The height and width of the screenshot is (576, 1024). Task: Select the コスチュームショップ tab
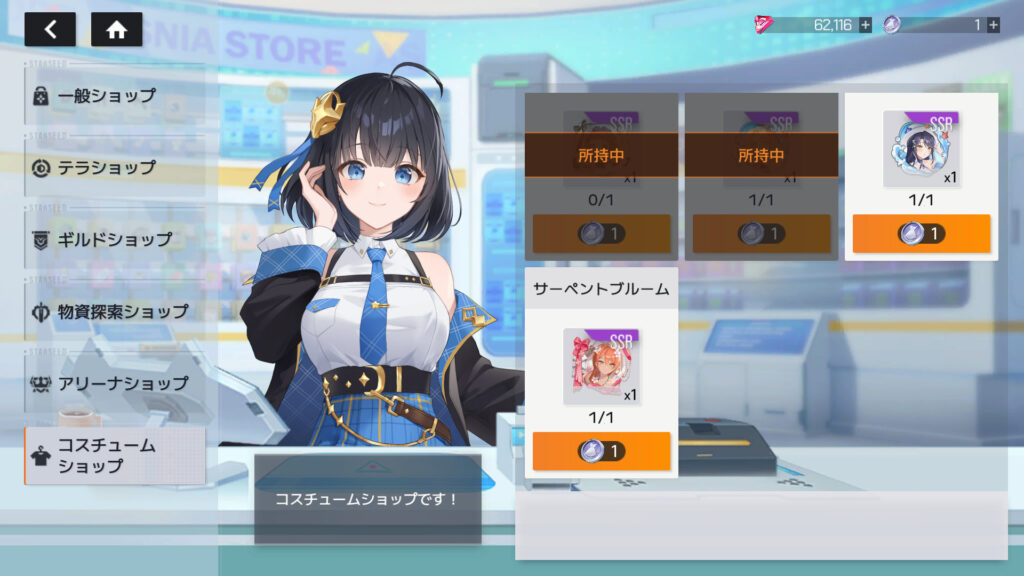click(x=115, y=456)
